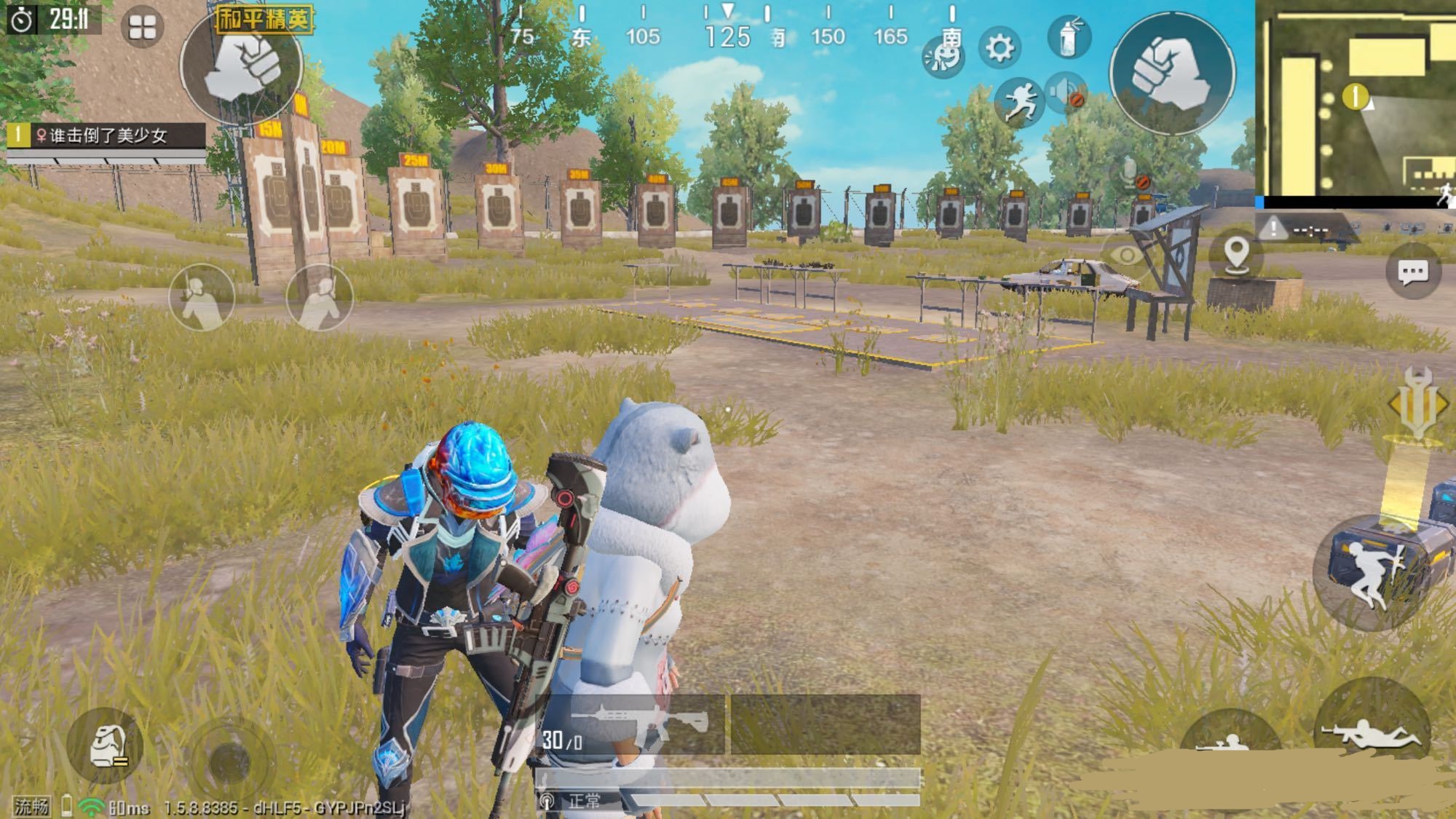Toggle the muted microphone icon
This screenshot has height=819, width=1456.
[x=1131, y=175]
